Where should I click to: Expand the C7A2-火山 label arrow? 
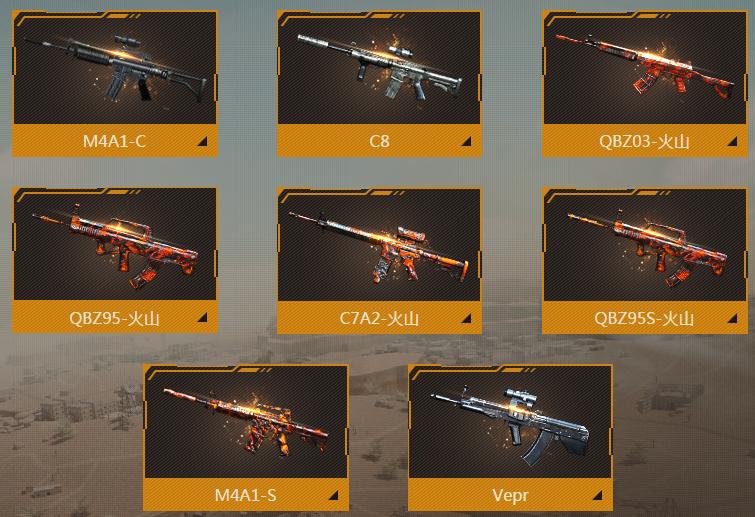[x=467, y=319]
